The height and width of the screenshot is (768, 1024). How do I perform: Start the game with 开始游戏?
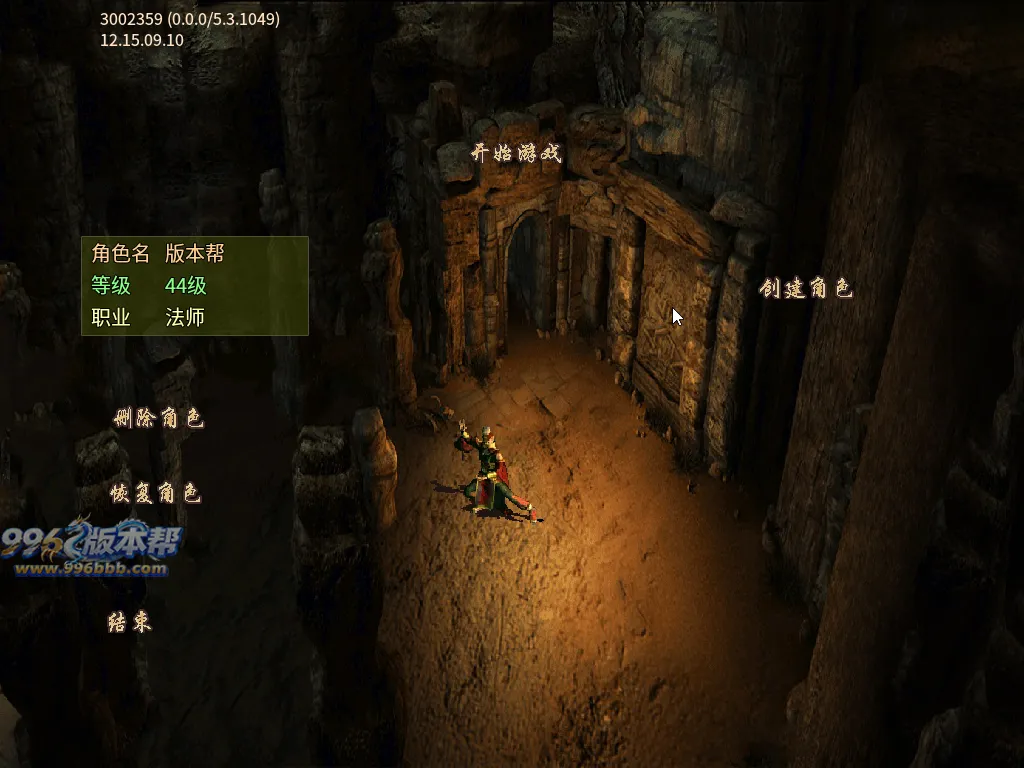point(516,154)
